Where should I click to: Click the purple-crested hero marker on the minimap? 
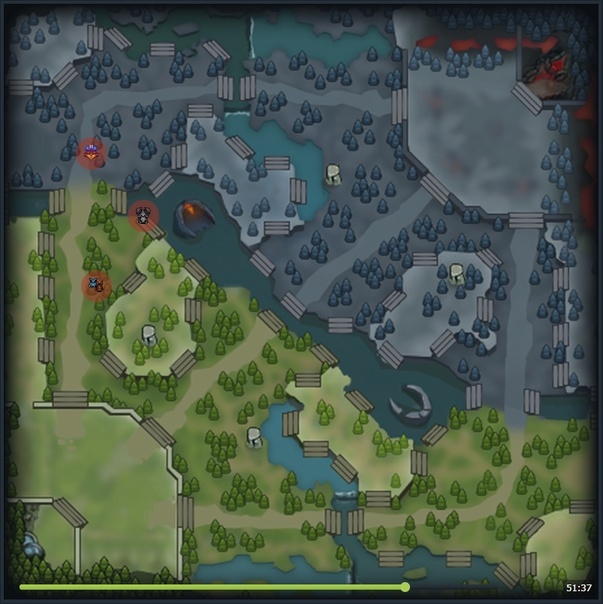(x=92, y=152)
